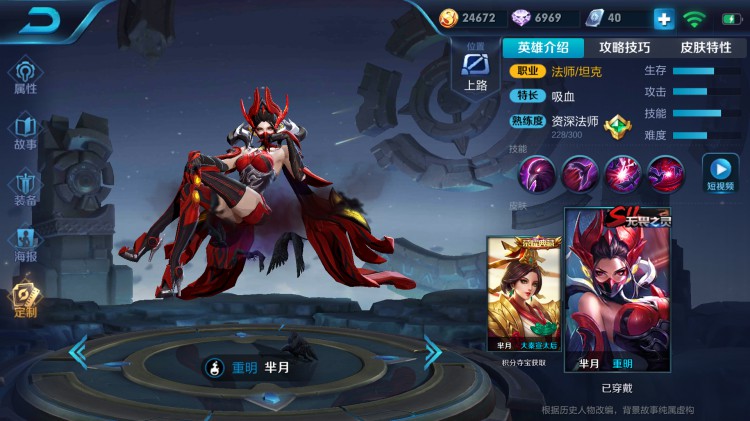
Task: Switch to the 皮肤特性 tab
Action: pos(706,47)
